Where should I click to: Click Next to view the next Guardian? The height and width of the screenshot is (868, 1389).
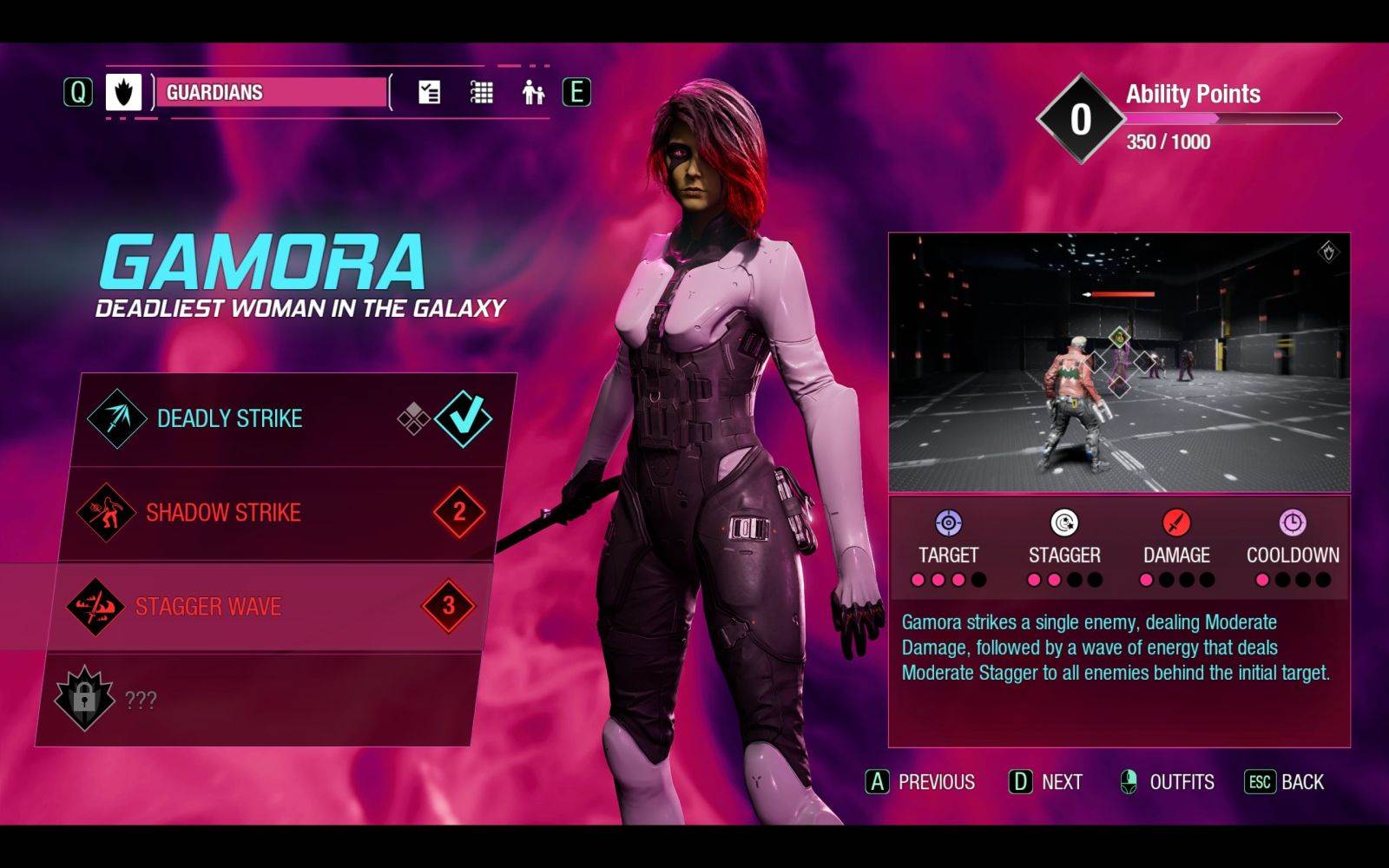point(1045,782)
